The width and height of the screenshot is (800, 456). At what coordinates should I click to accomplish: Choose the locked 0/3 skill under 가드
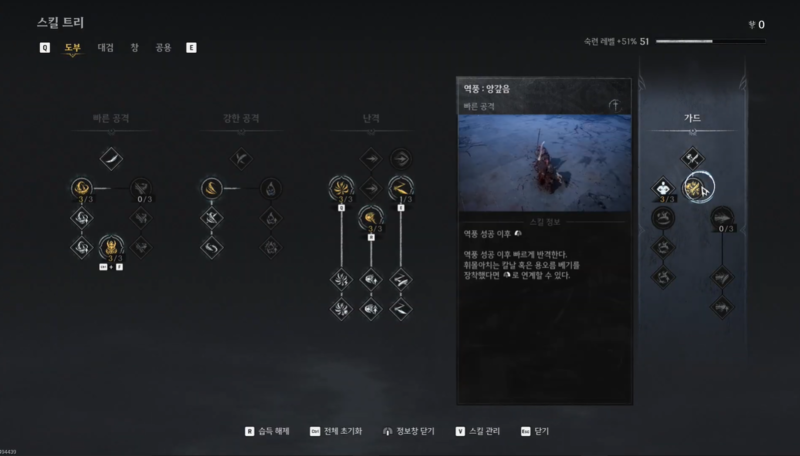click(x=721, y=217)
